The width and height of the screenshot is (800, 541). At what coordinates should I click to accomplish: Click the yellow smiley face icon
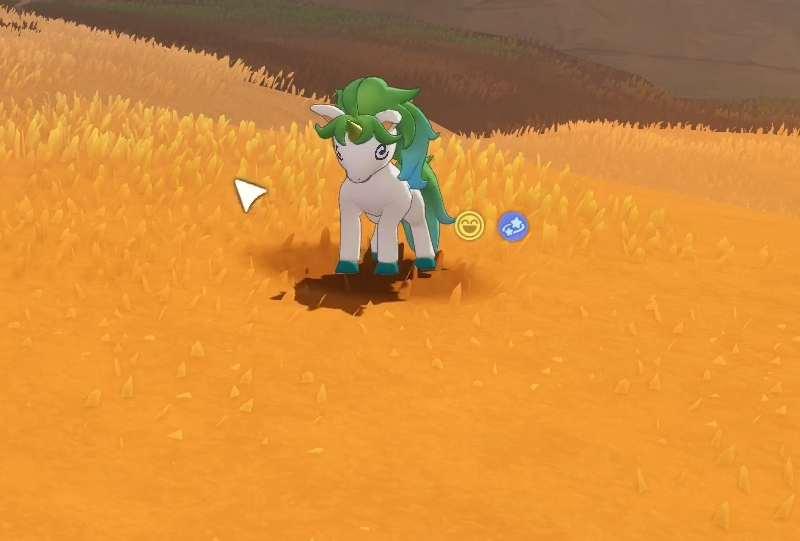[469, 226]
